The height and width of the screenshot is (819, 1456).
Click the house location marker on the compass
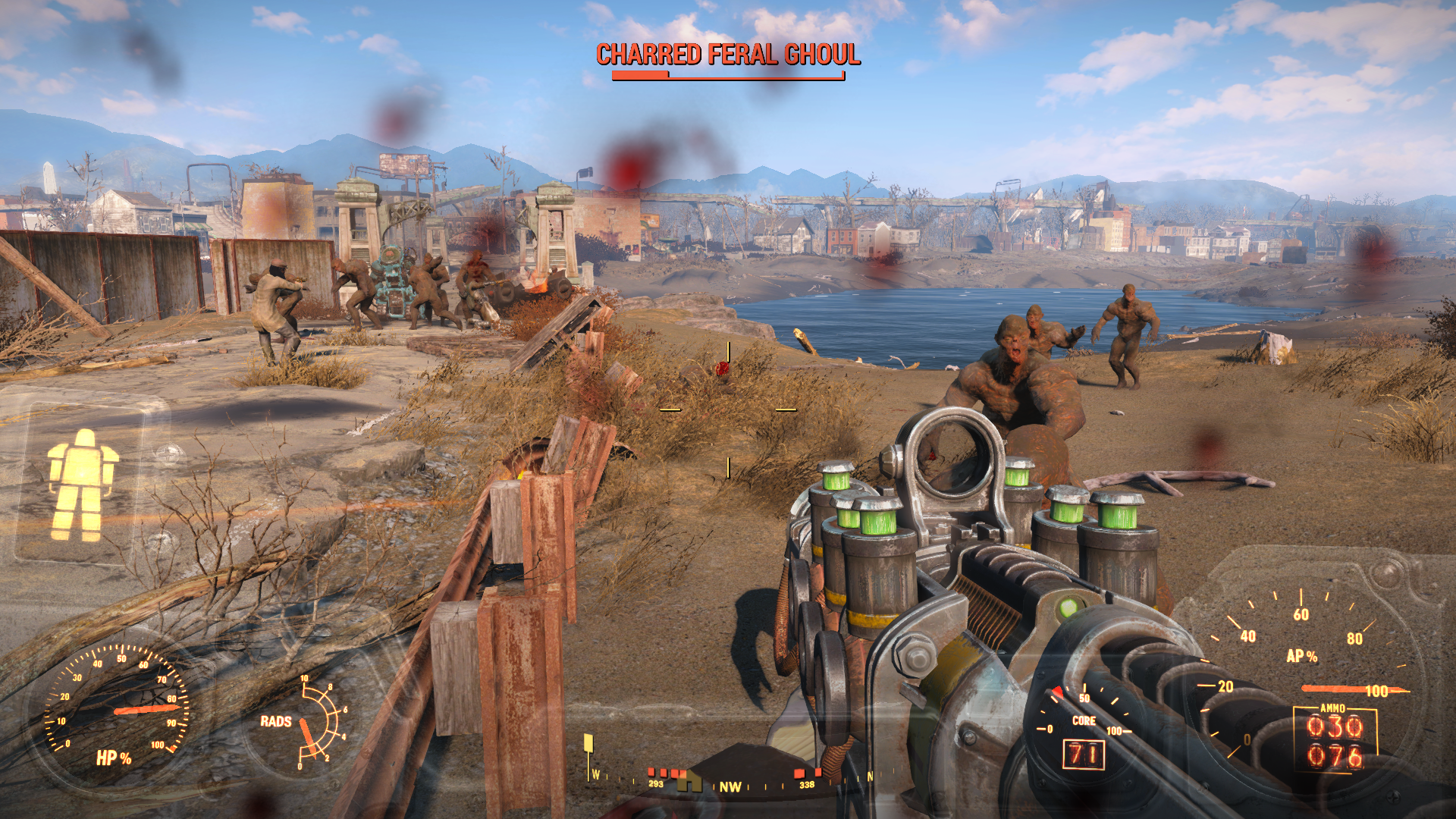tap(689, 781)
